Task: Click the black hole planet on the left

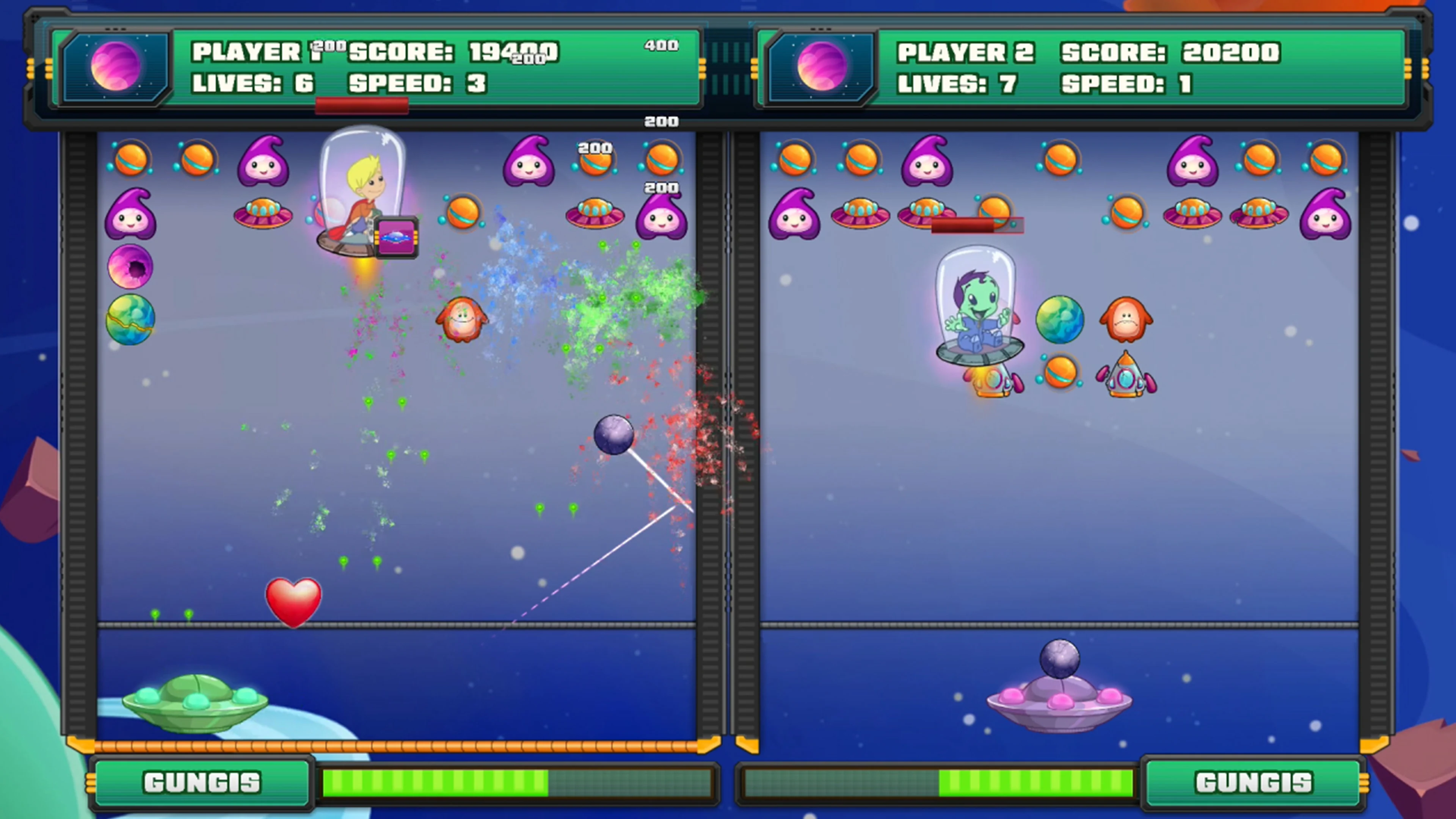Action: (130, 266)
